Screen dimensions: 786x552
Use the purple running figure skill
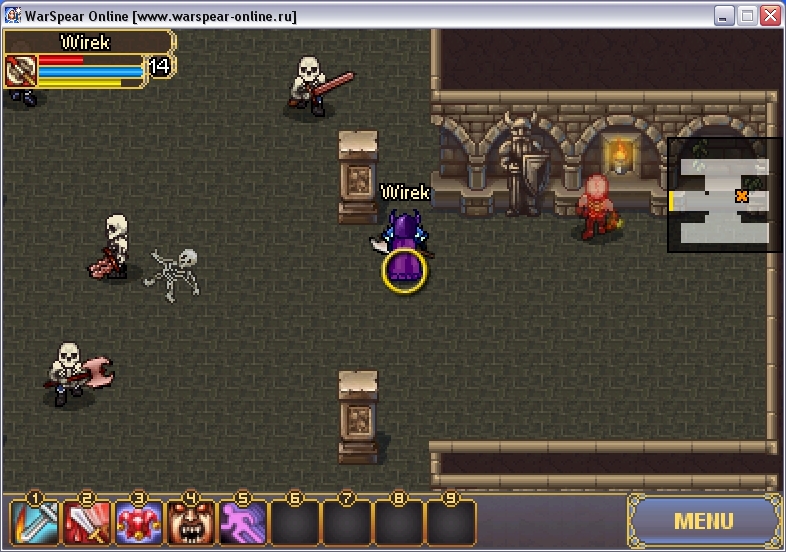[x=242, y=522]
